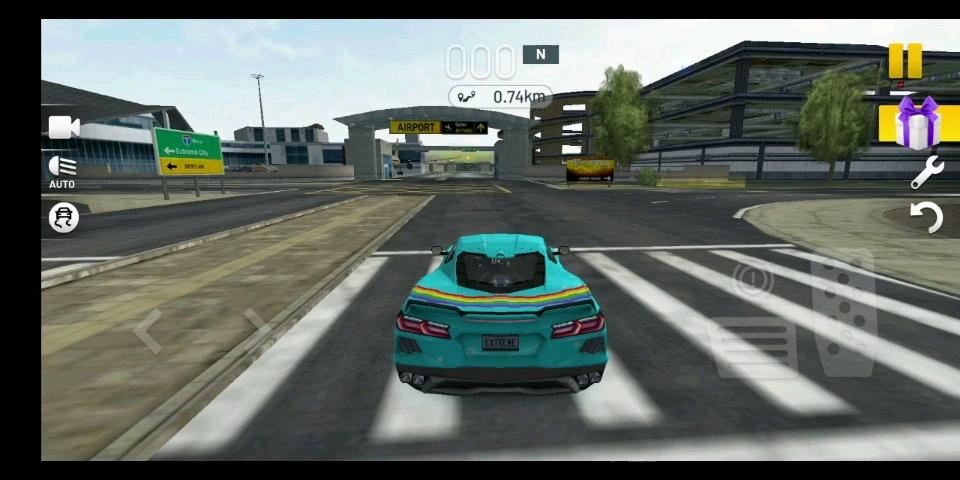Steer right with the right arrow
Image resolution: width=960 pixels, height=480 pixels.
(257, 326)
